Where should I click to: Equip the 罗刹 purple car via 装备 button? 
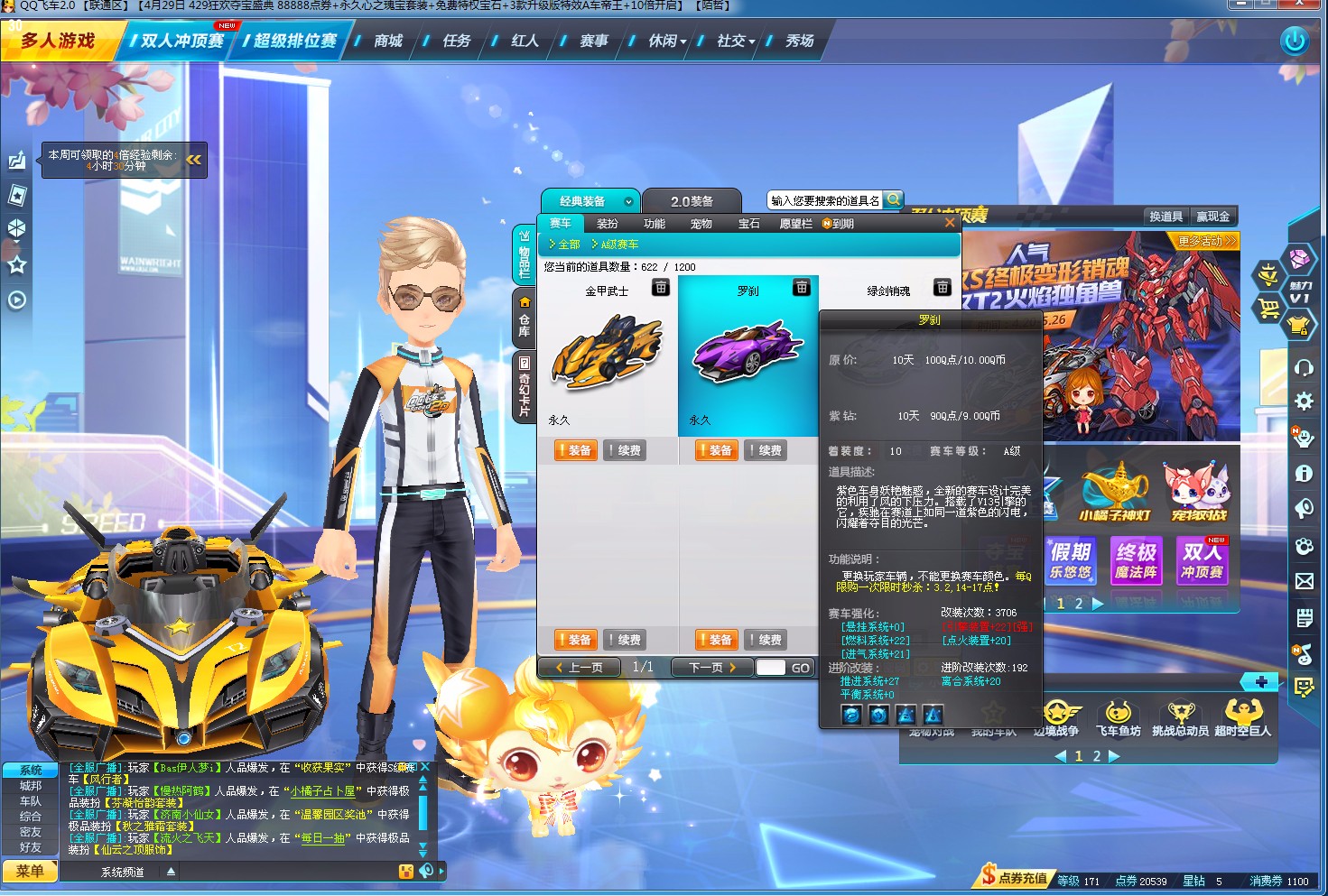pyautogui.click(x=716, y=449)
